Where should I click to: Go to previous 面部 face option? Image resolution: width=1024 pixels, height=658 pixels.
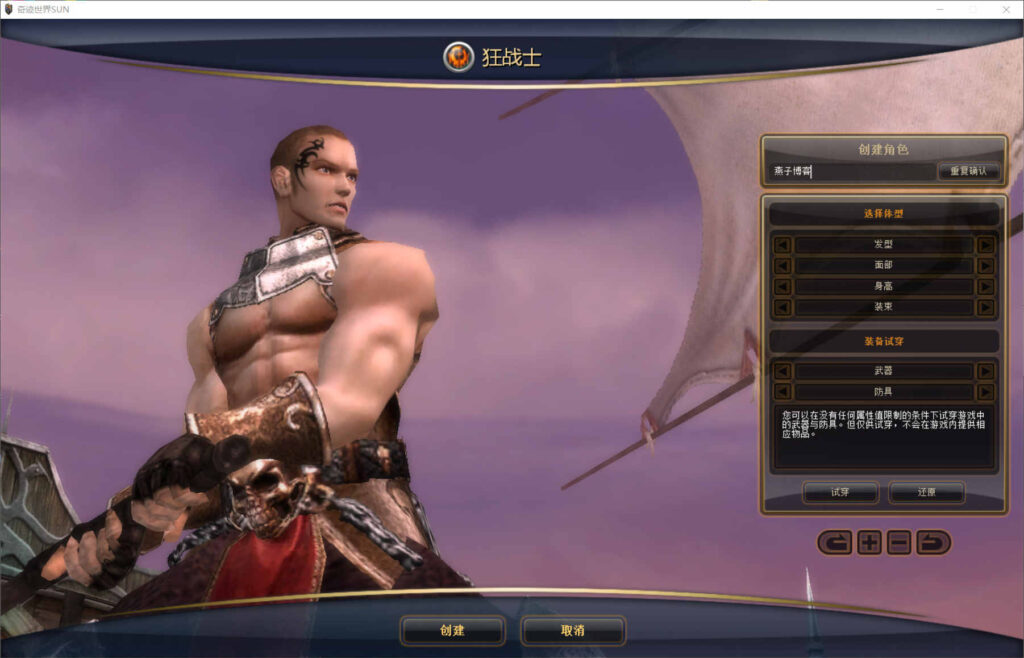click(x=783, y=266)
